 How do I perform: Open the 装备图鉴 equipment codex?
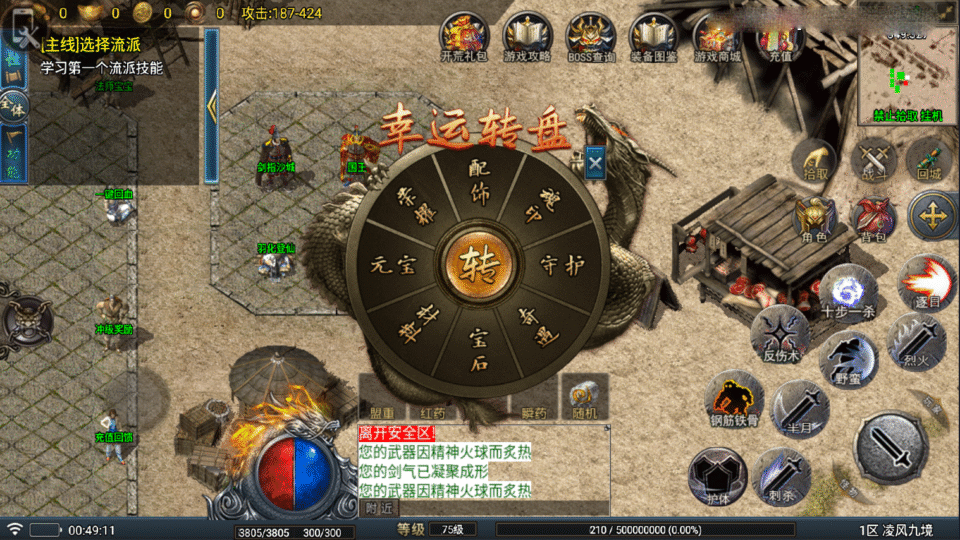pyautogui.click(x=653, y=36)
